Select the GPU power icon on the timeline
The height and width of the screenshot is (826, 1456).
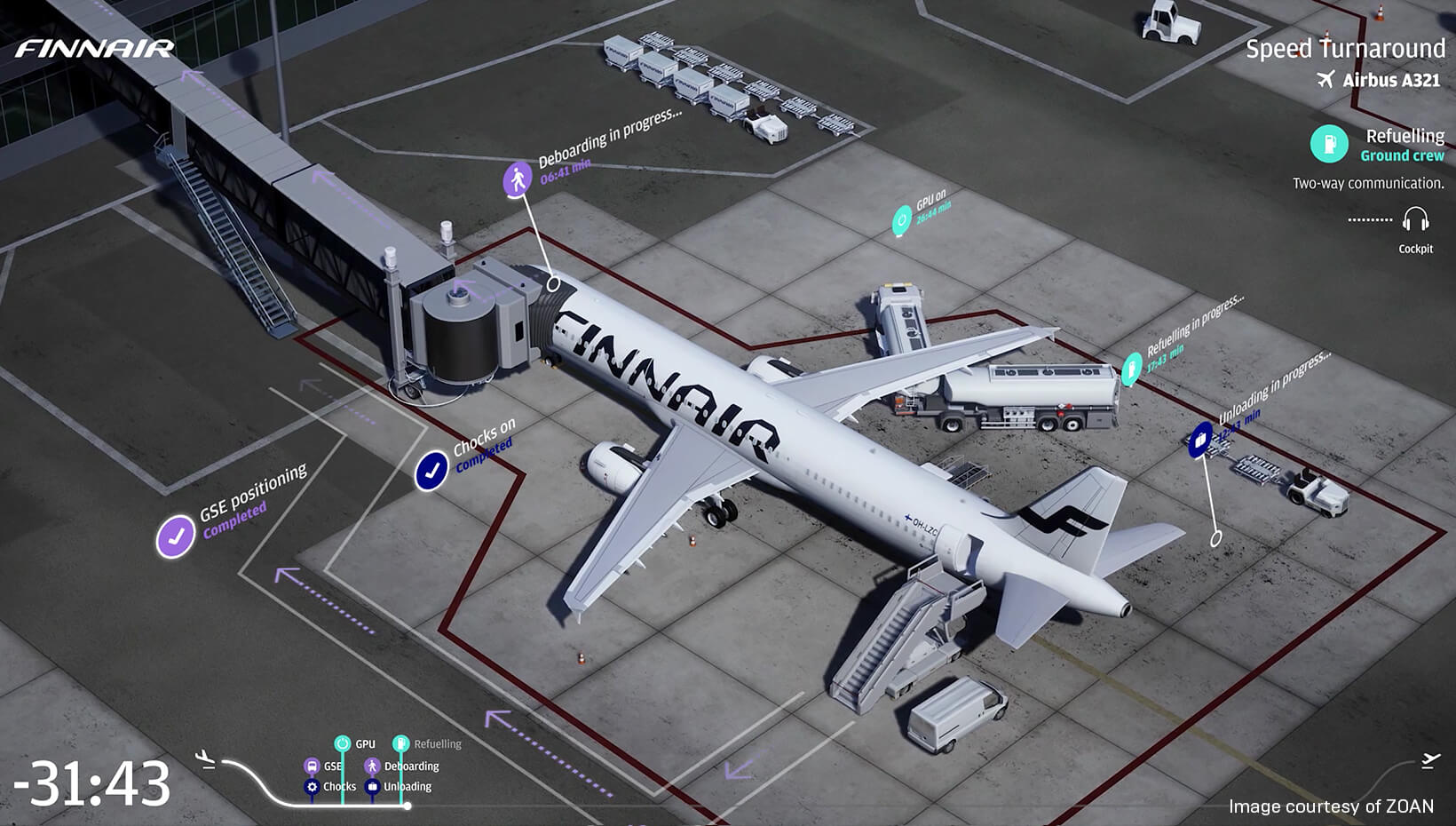pos(343,743)
